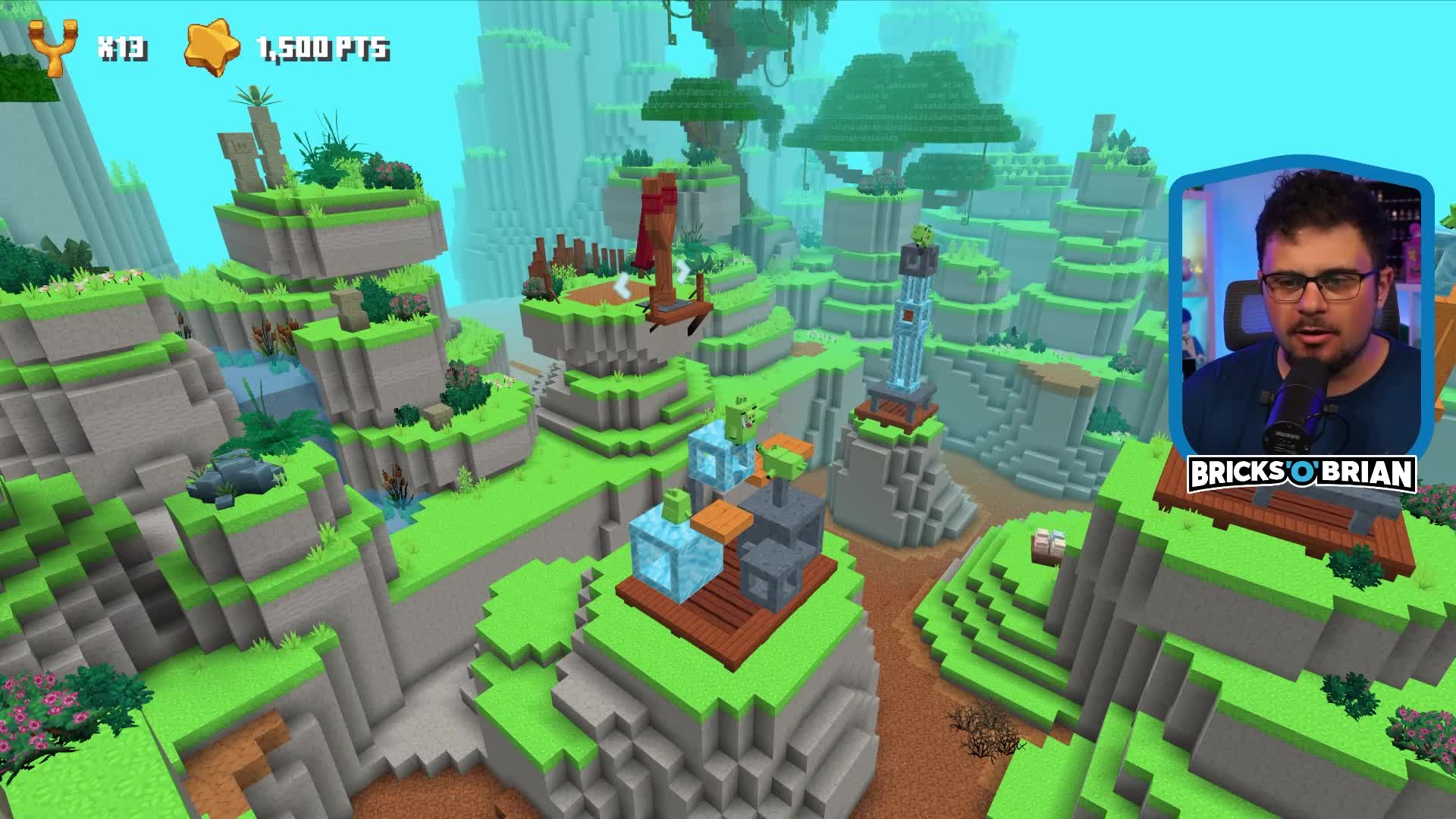Select the green pig atop the ice tower
Viewport: 1456px width, 819px height.
click(921, 235)
